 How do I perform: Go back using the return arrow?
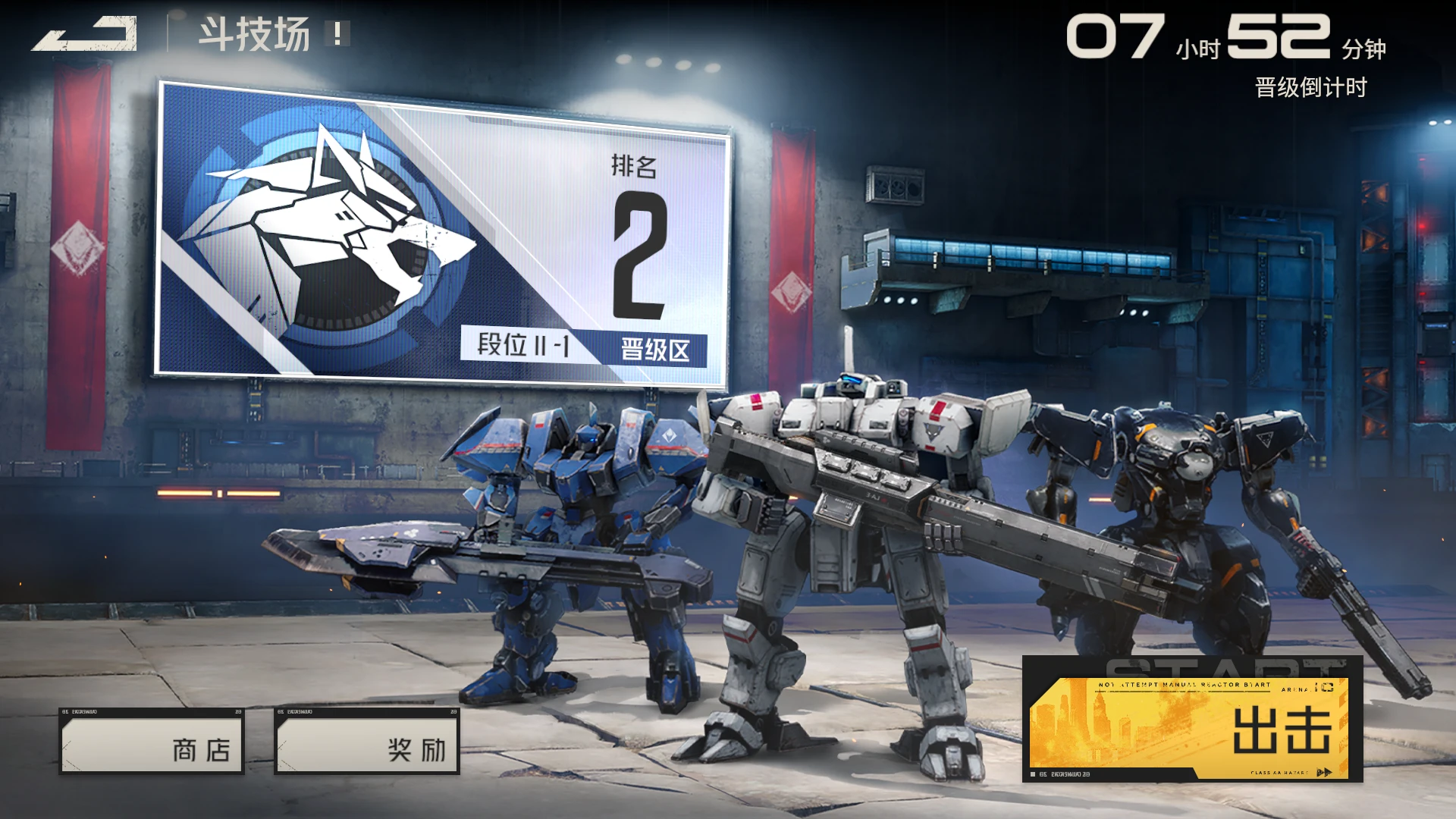(x=84, y=34)
